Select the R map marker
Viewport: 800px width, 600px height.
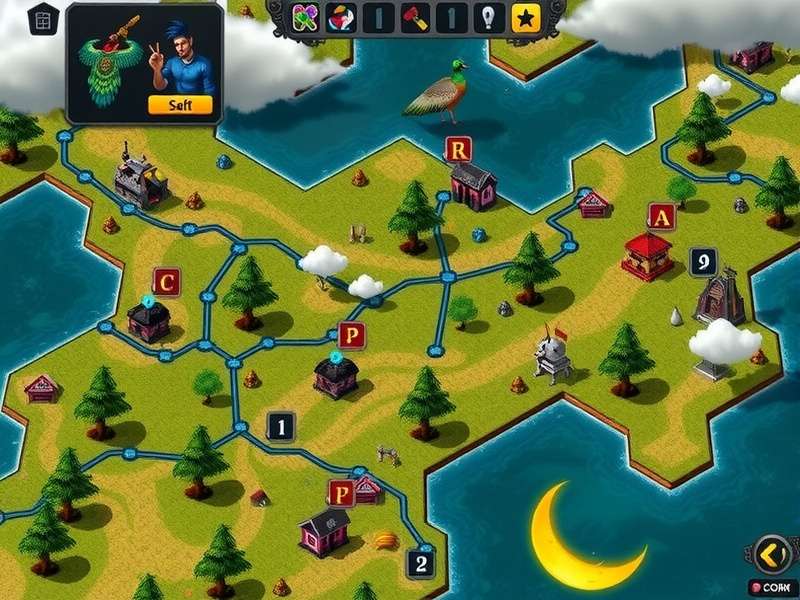coord(458,150)
